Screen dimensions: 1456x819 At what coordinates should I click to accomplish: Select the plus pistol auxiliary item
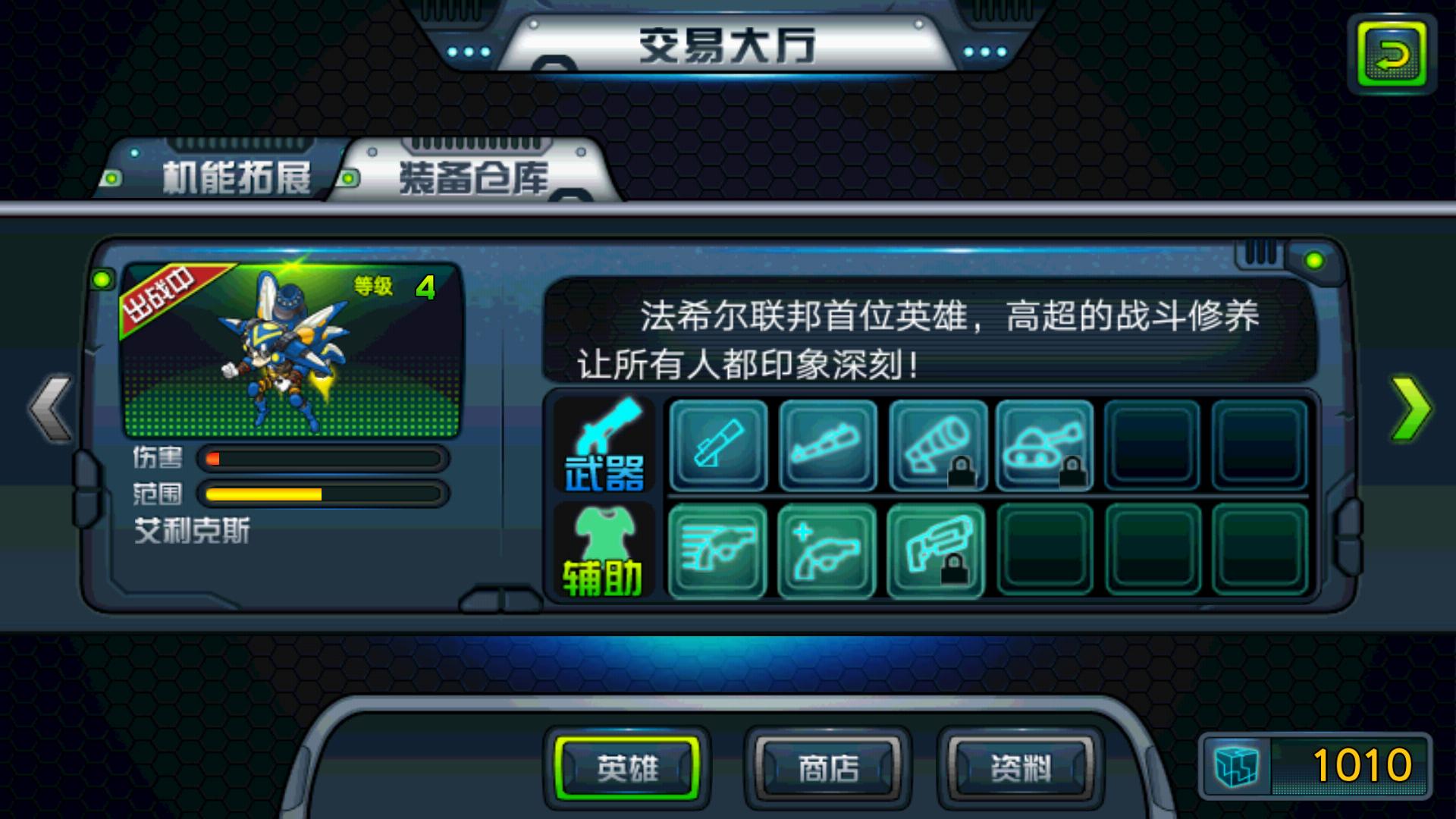(x=827, y=552)
